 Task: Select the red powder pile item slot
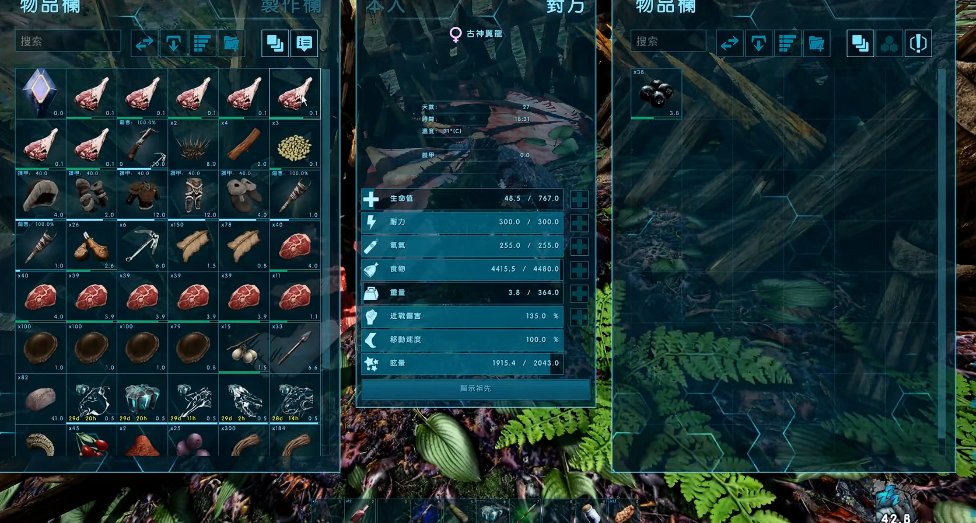pyautogui.click(x=143, y=442)
